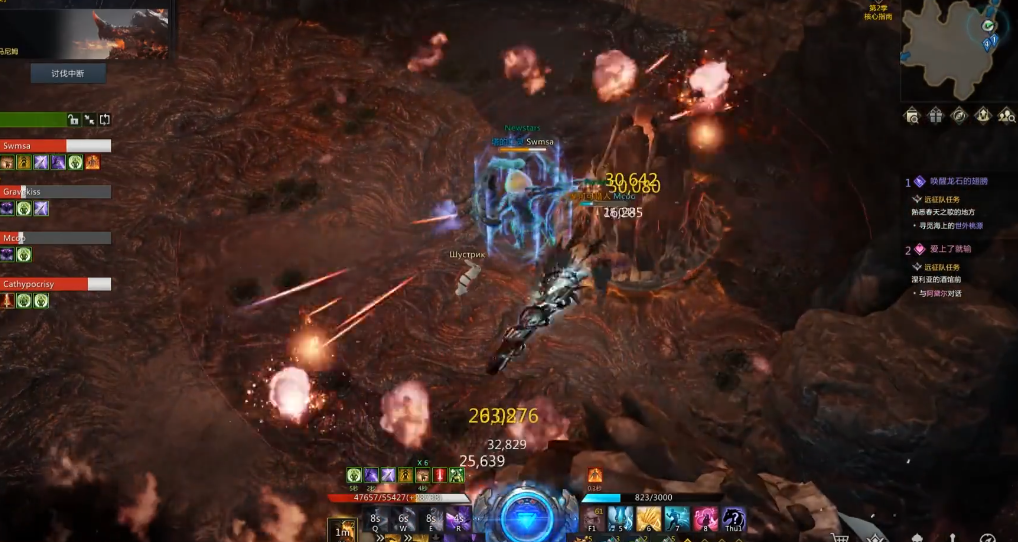Open the first tracked quest 唤醒龙石的翅膀
1018x542 pixels.
(952, 182)
